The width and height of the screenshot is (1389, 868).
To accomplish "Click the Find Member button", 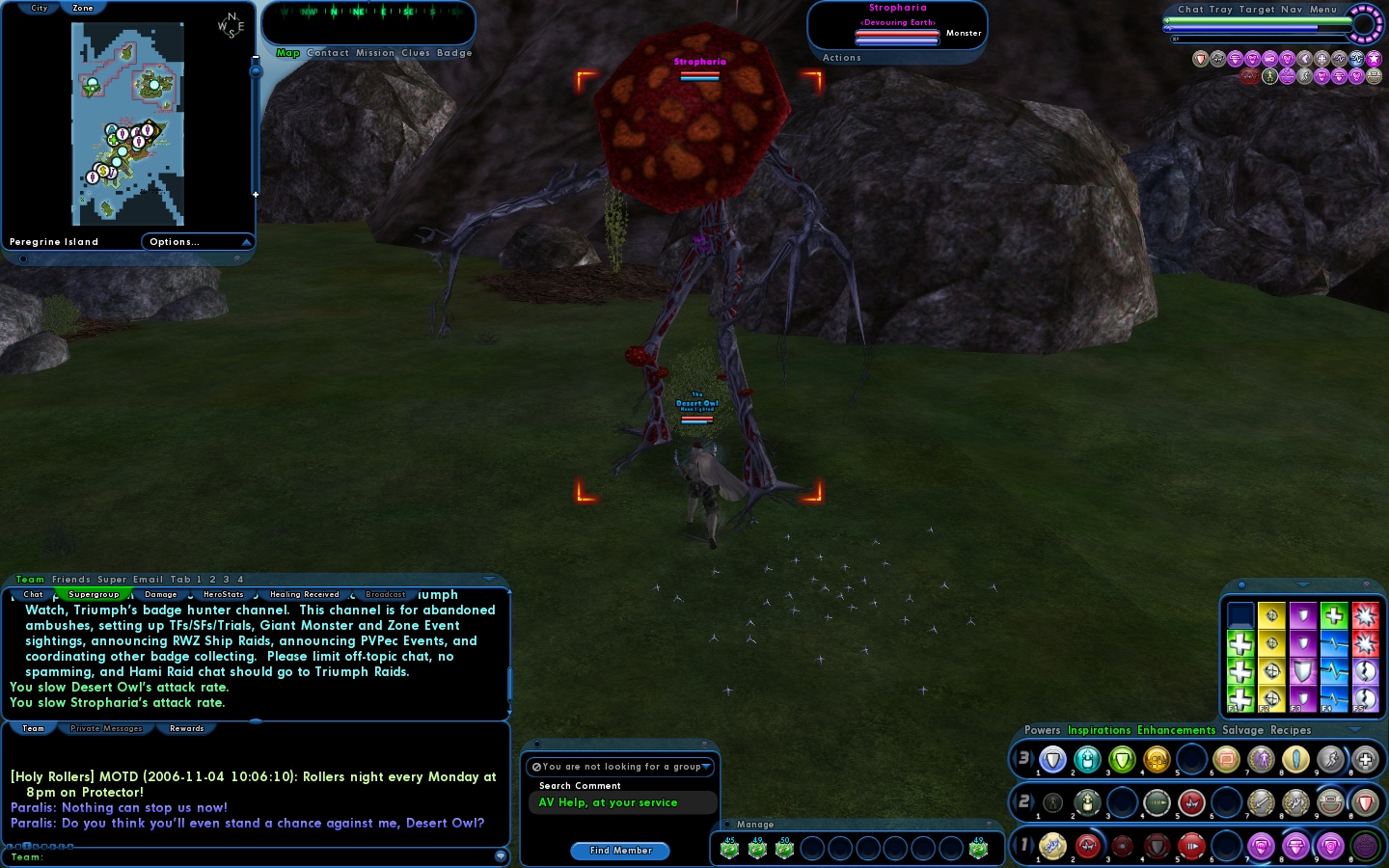I will click(620, 851).
